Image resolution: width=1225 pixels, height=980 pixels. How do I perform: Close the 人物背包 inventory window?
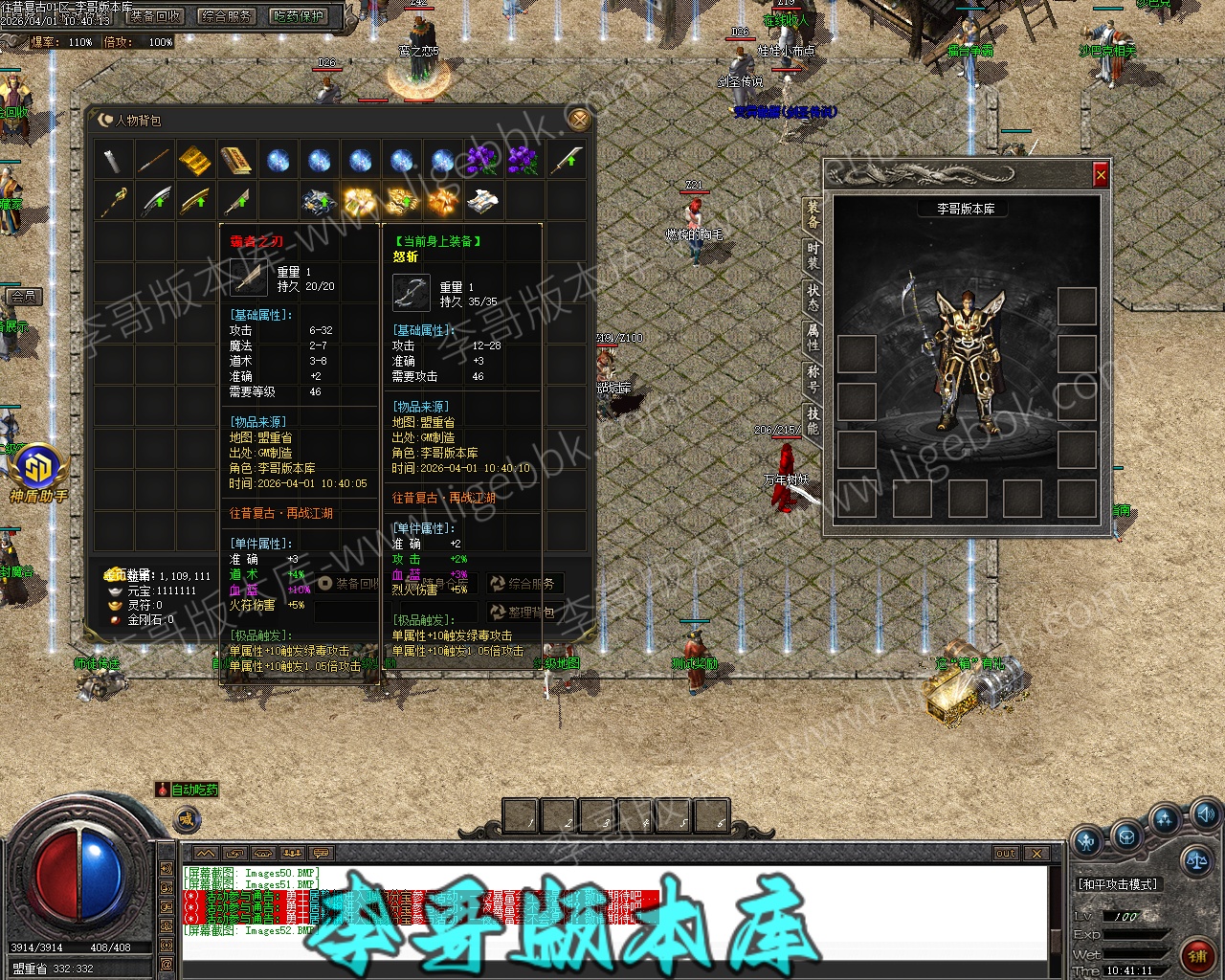(x=577, y=119)
